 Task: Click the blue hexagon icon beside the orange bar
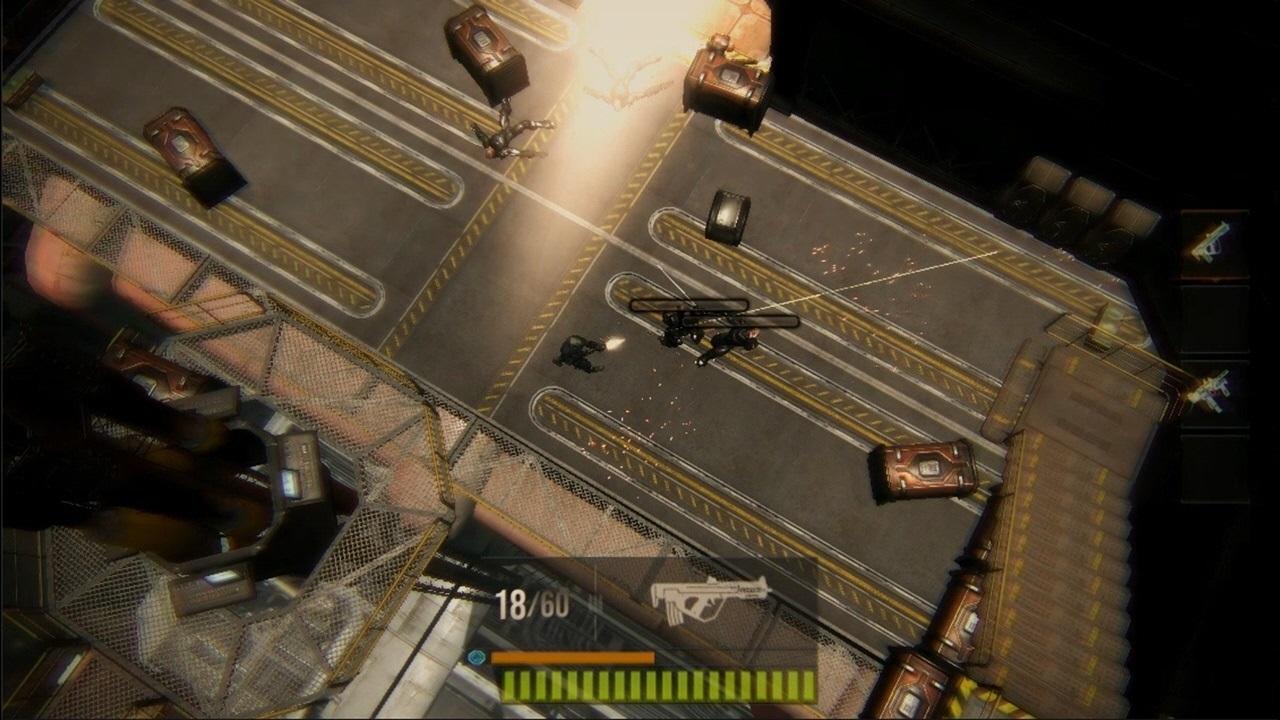tap(477, 657)
